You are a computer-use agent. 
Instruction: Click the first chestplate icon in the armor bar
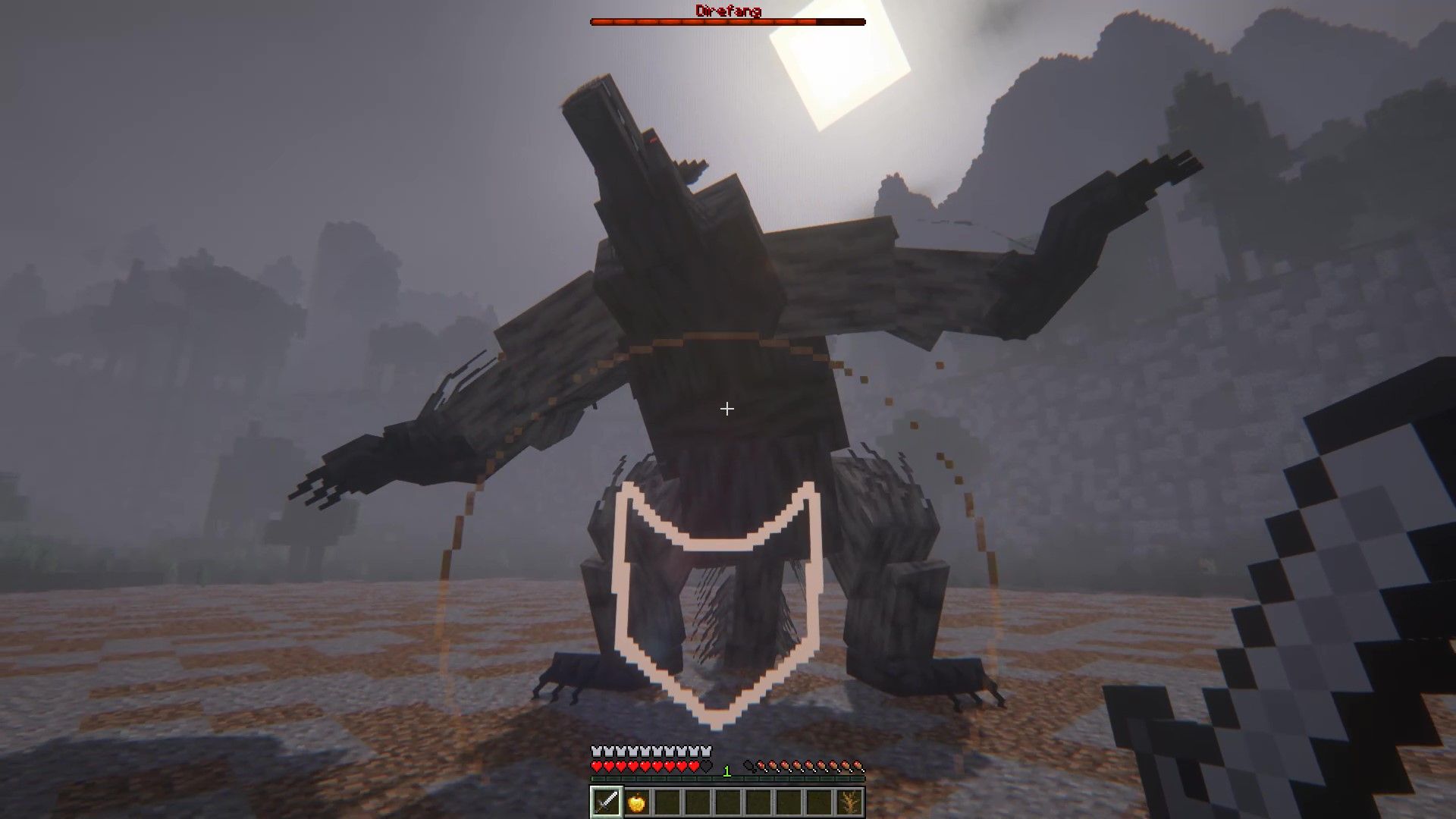(596, 752)
